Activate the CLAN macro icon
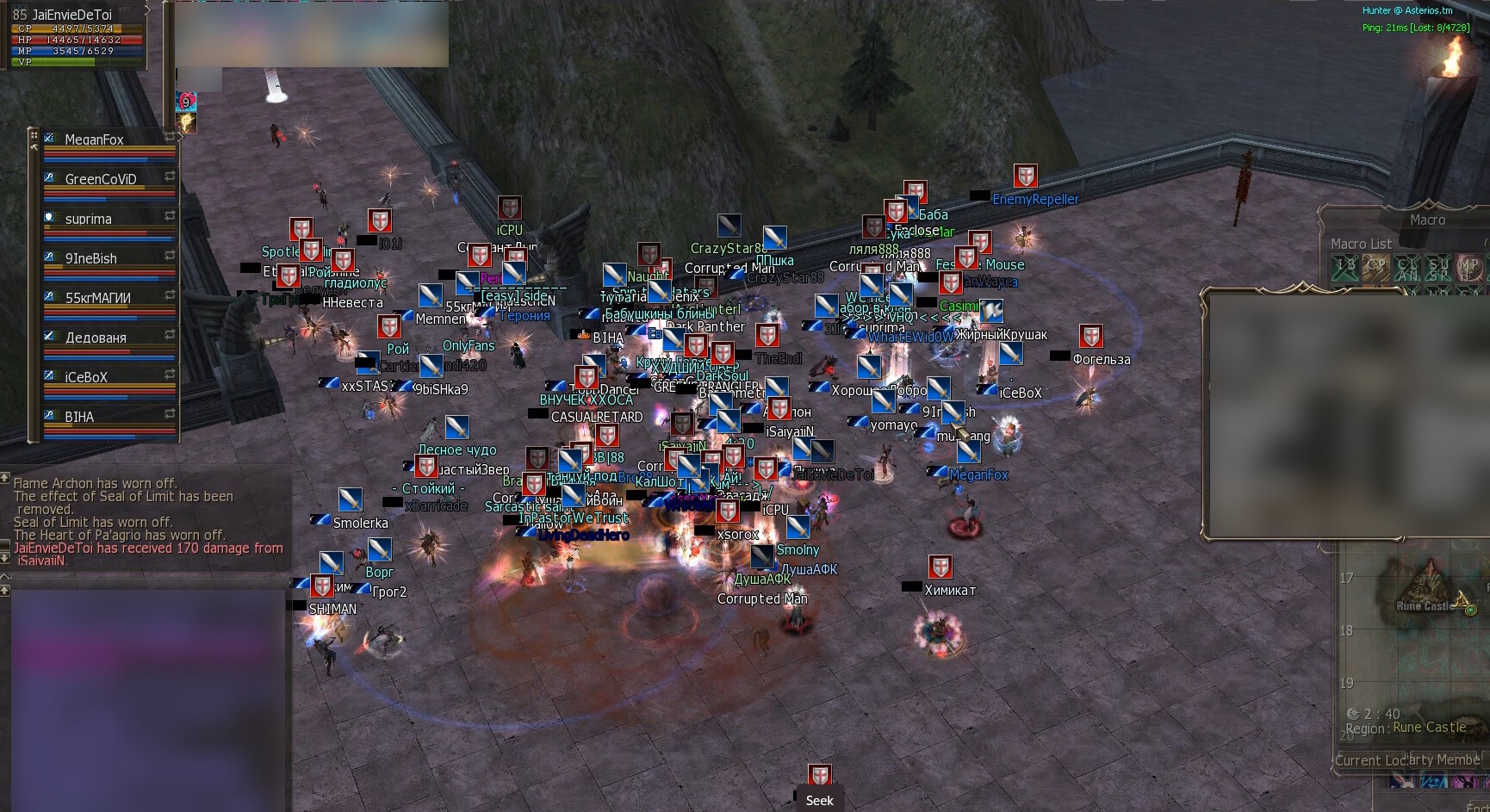 (1407, 269)
